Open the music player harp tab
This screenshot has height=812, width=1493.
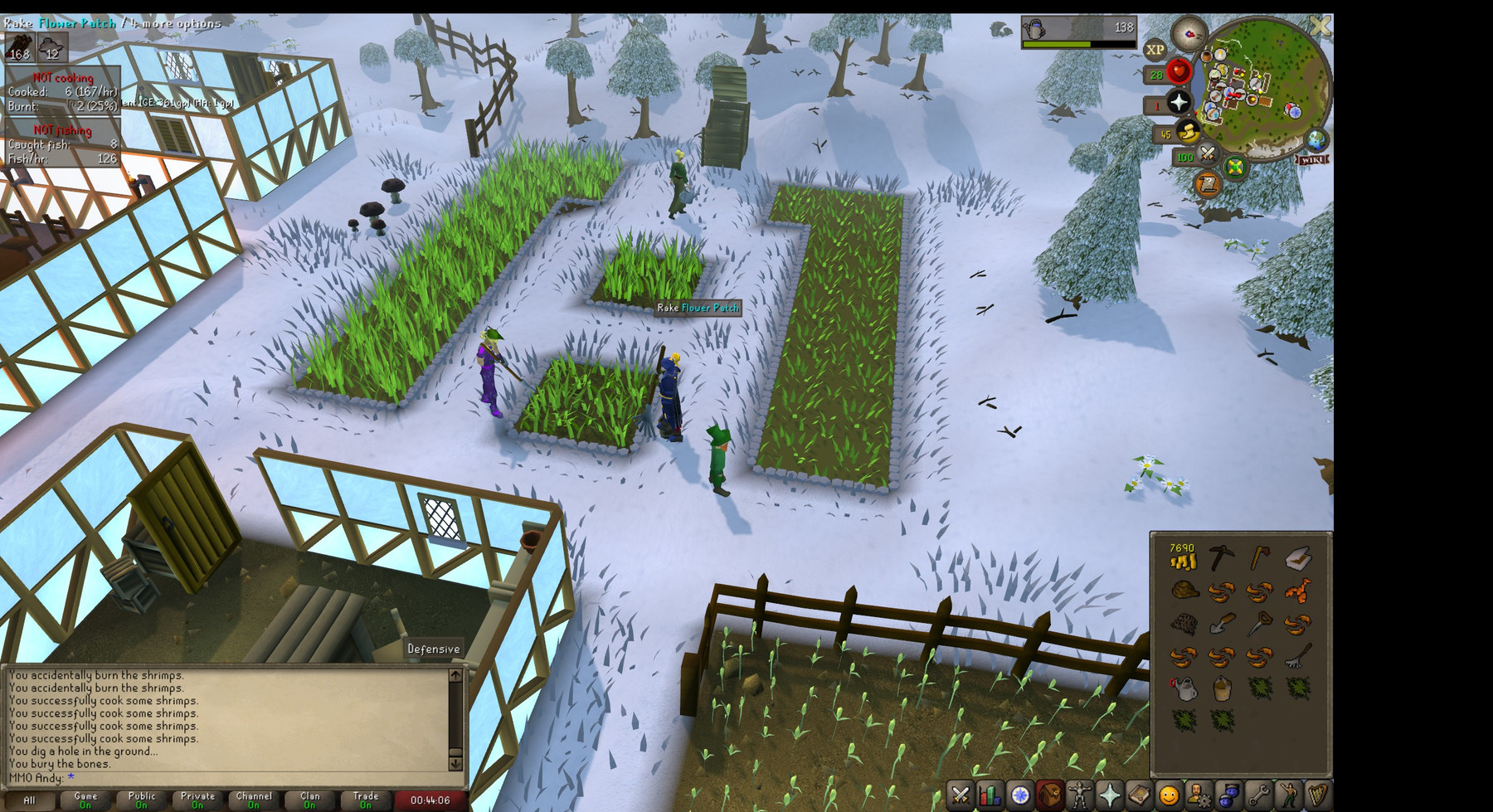point(1317,795)
